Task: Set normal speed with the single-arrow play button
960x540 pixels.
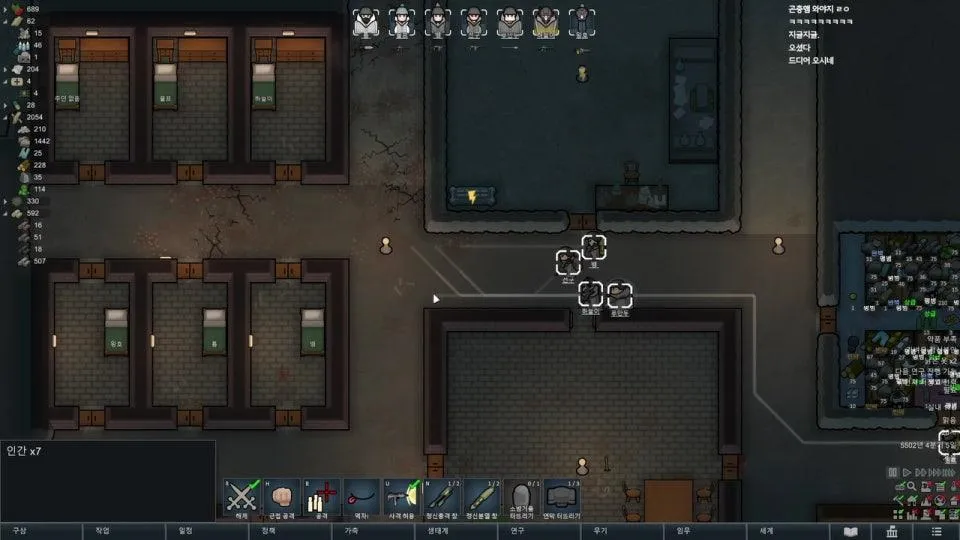Action: 905,472
